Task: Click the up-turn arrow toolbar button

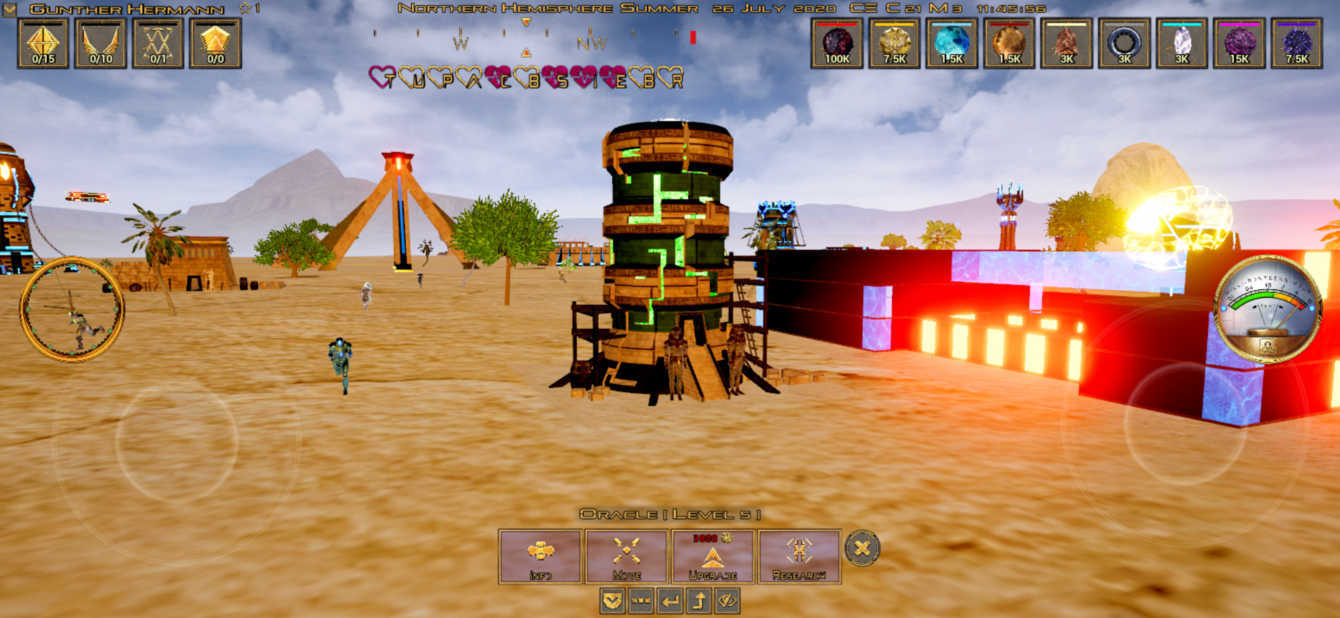Action: 699,601
